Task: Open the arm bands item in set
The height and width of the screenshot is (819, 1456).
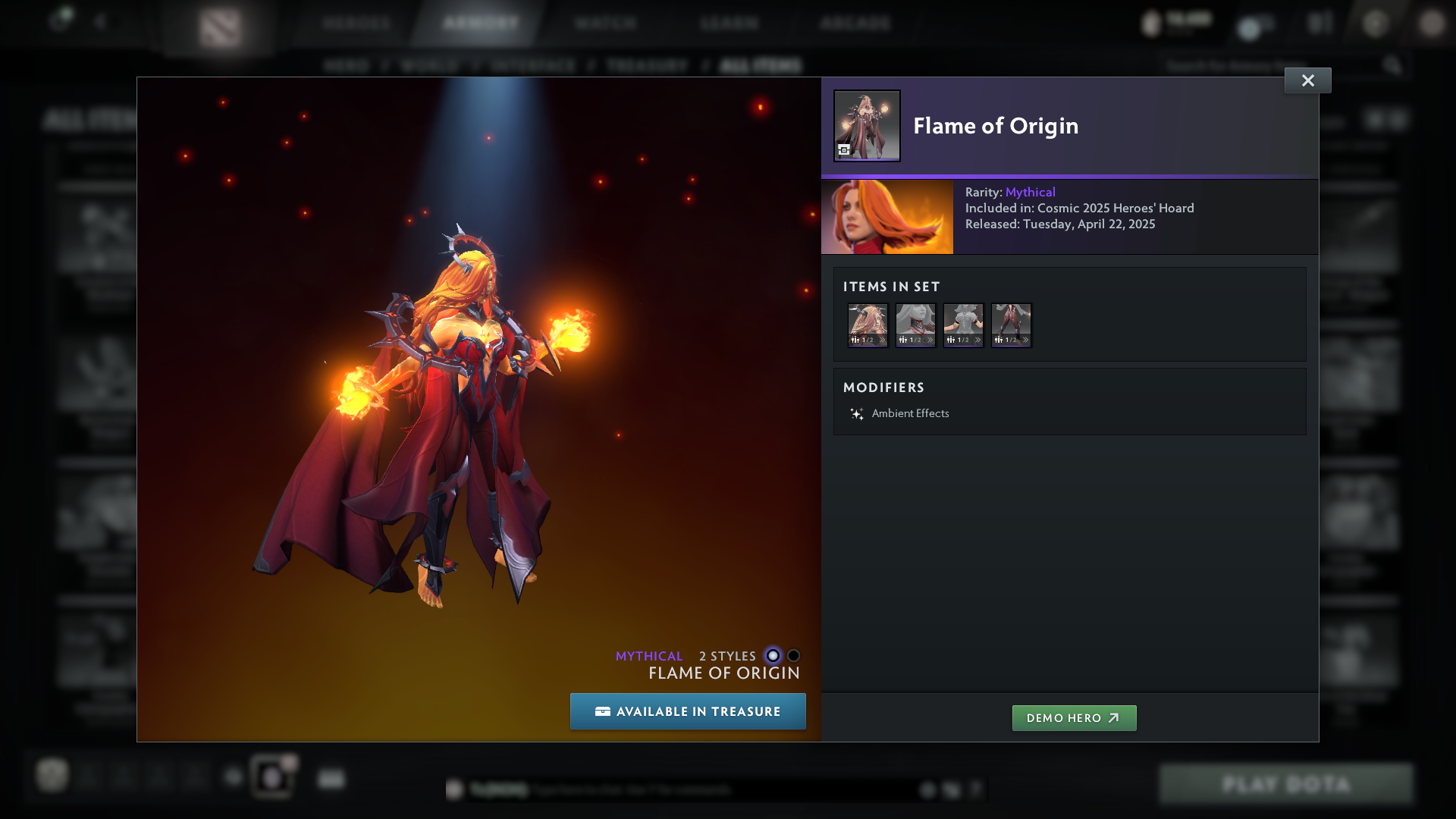Action: [x=963, y=325]
